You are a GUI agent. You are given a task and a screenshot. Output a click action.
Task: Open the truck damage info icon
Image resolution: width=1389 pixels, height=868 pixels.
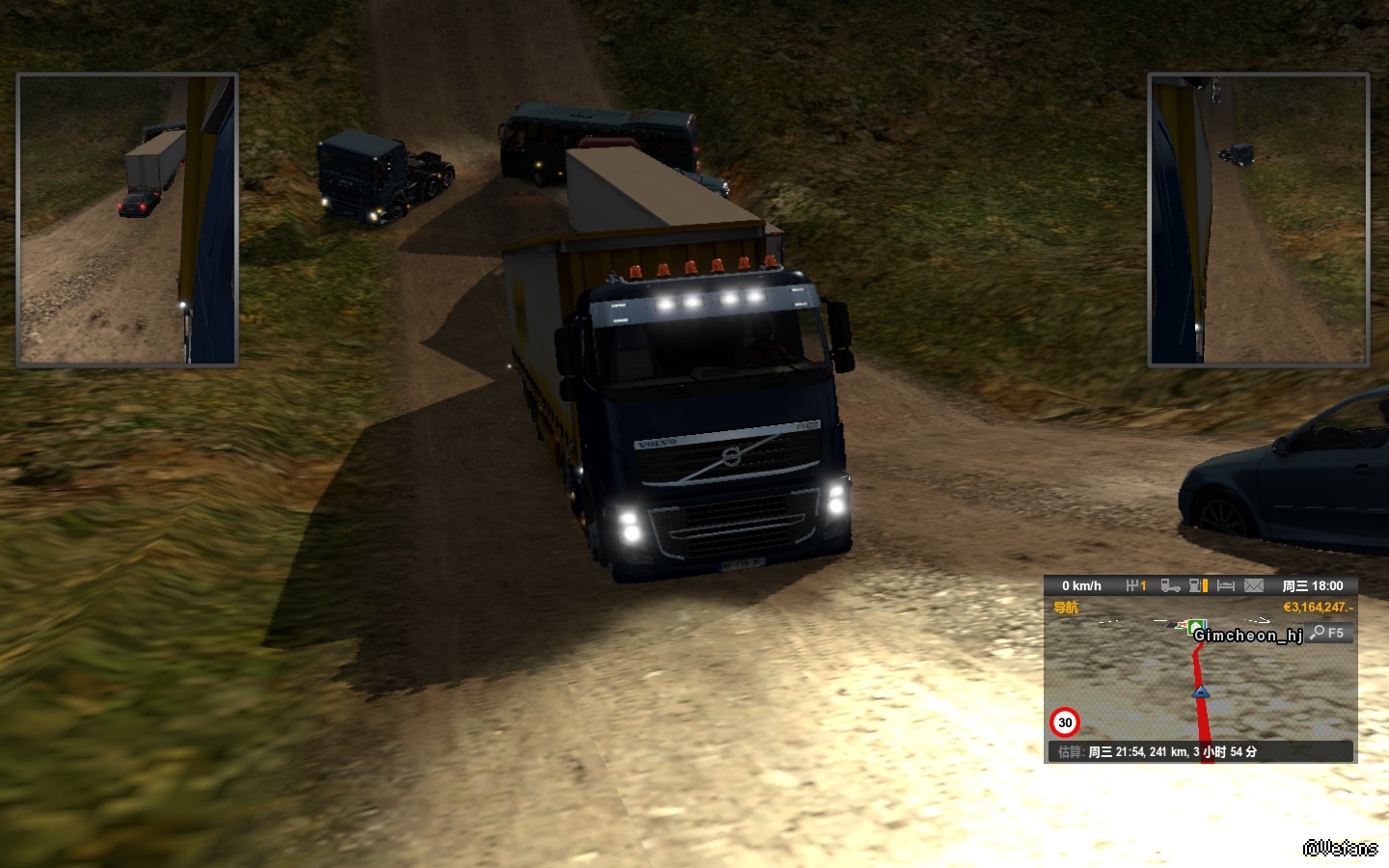tap(1170, 585)
